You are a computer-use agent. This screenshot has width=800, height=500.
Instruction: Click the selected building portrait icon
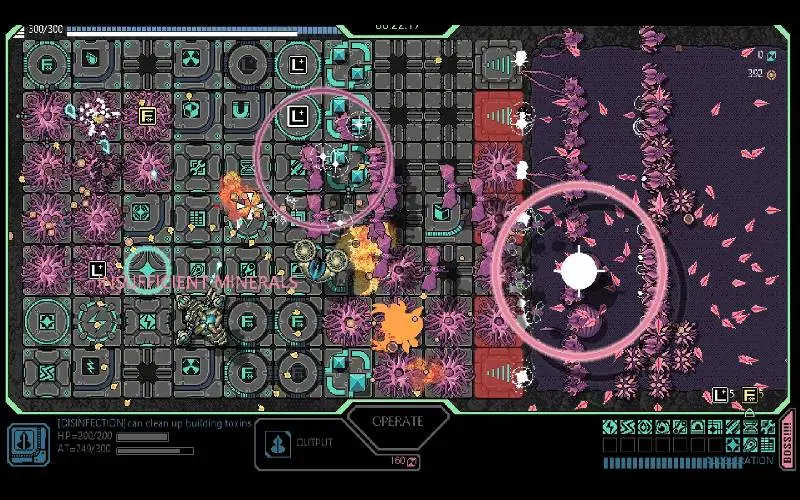tap(28, 443)
